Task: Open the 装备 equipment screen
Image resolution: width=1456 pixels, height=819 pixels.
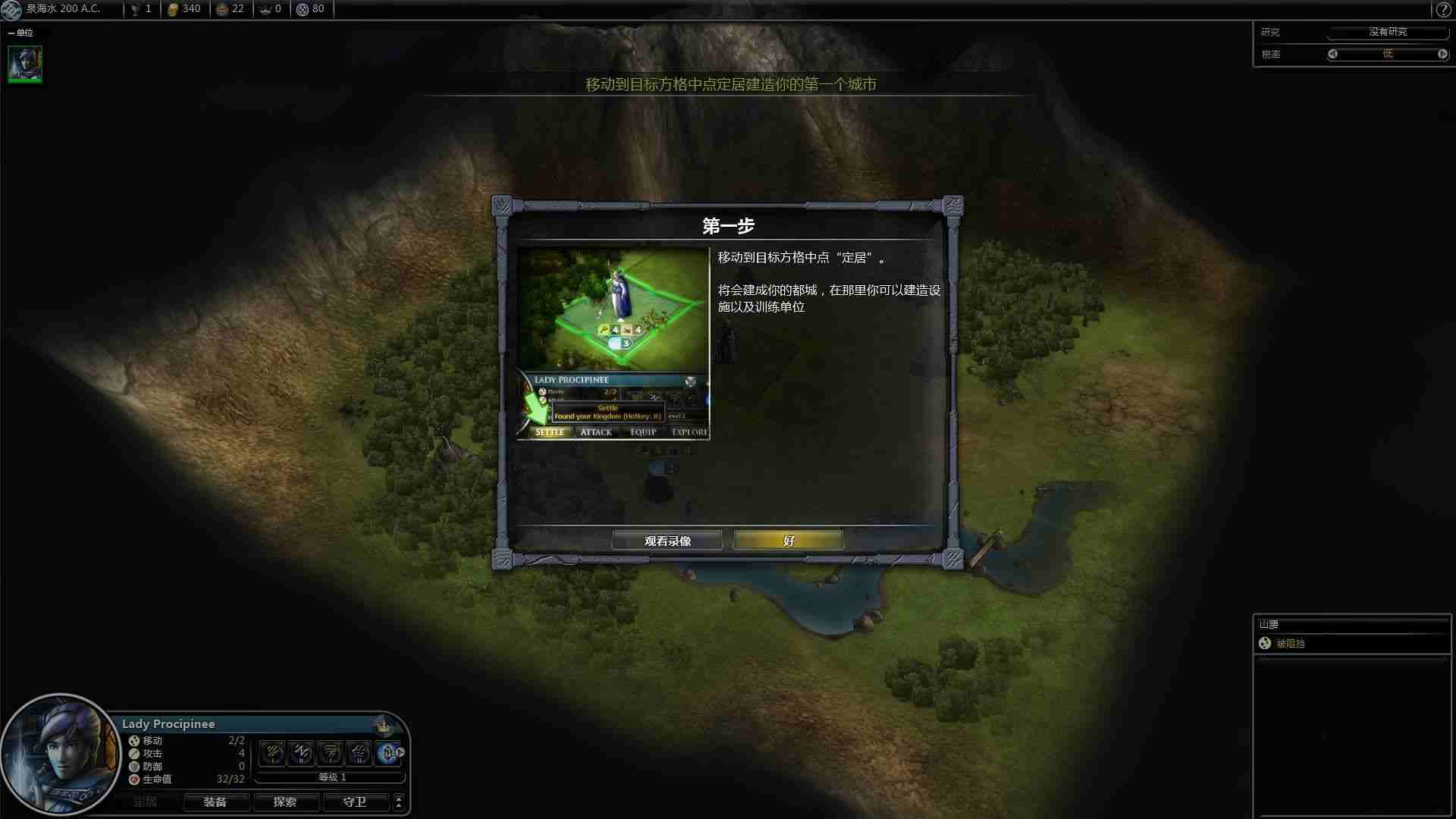Action: tap(215, 802)
